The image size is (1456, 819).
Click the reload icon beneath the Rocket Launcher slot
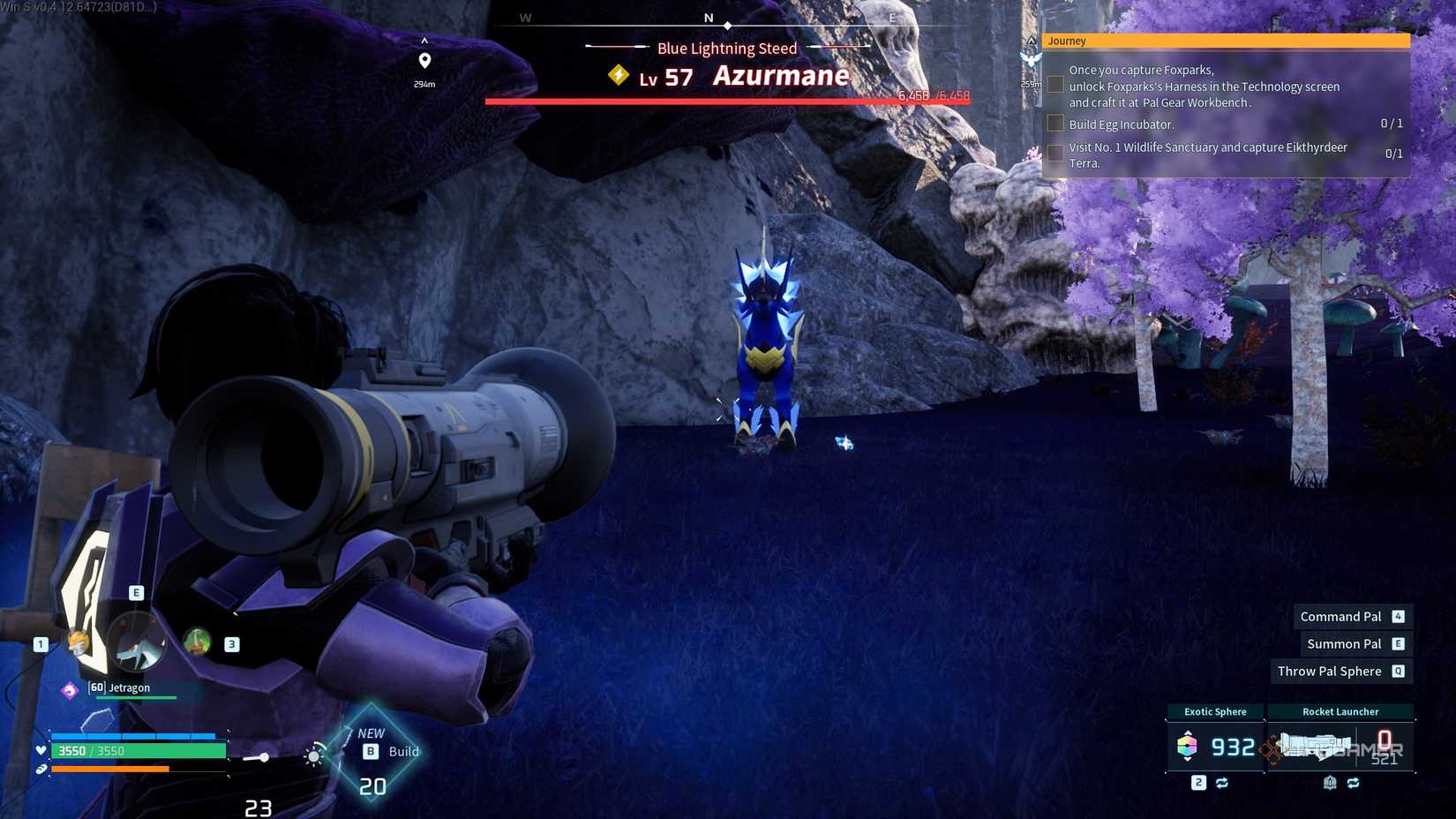tap(1330, 783)
